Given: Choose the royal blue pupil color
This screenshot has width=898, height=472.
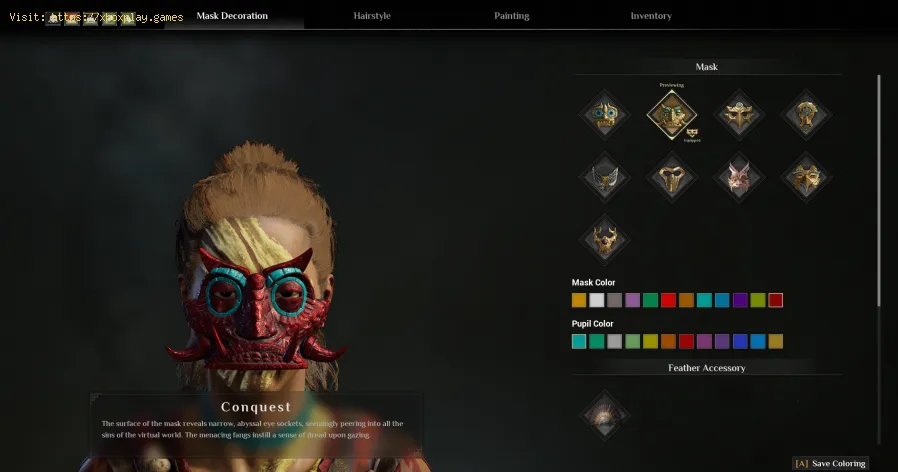Looking at the screenshot, I should (x=740, y=341).
